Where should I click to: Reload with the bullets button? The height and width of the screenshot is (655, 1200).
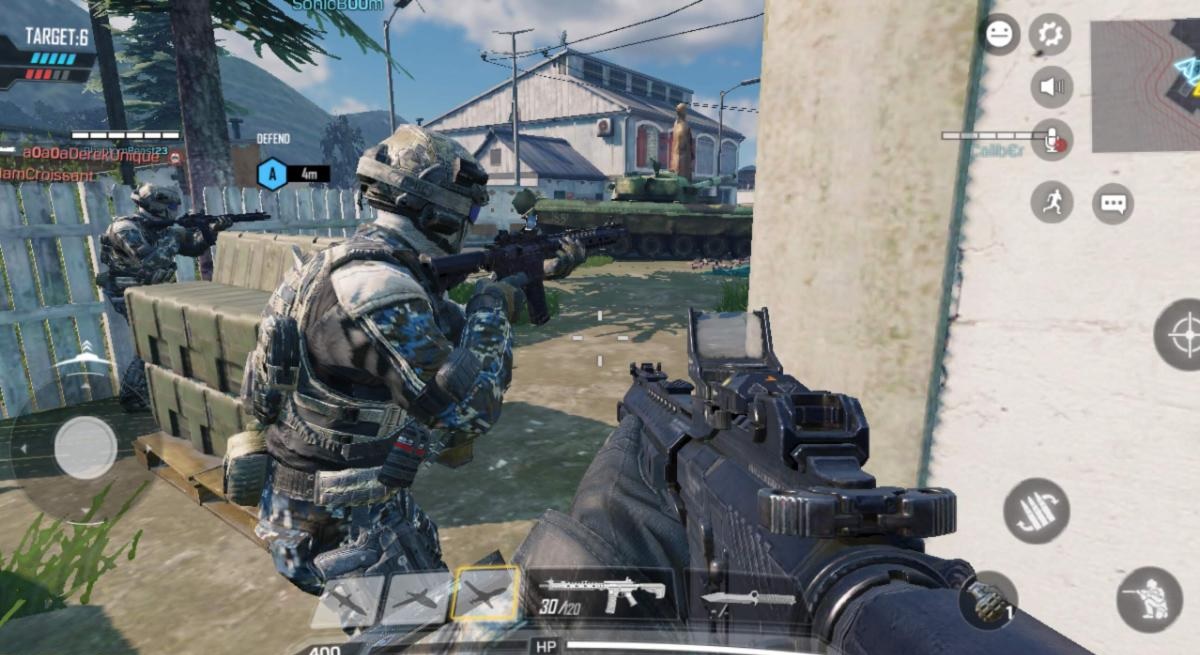coord(1036,511)
